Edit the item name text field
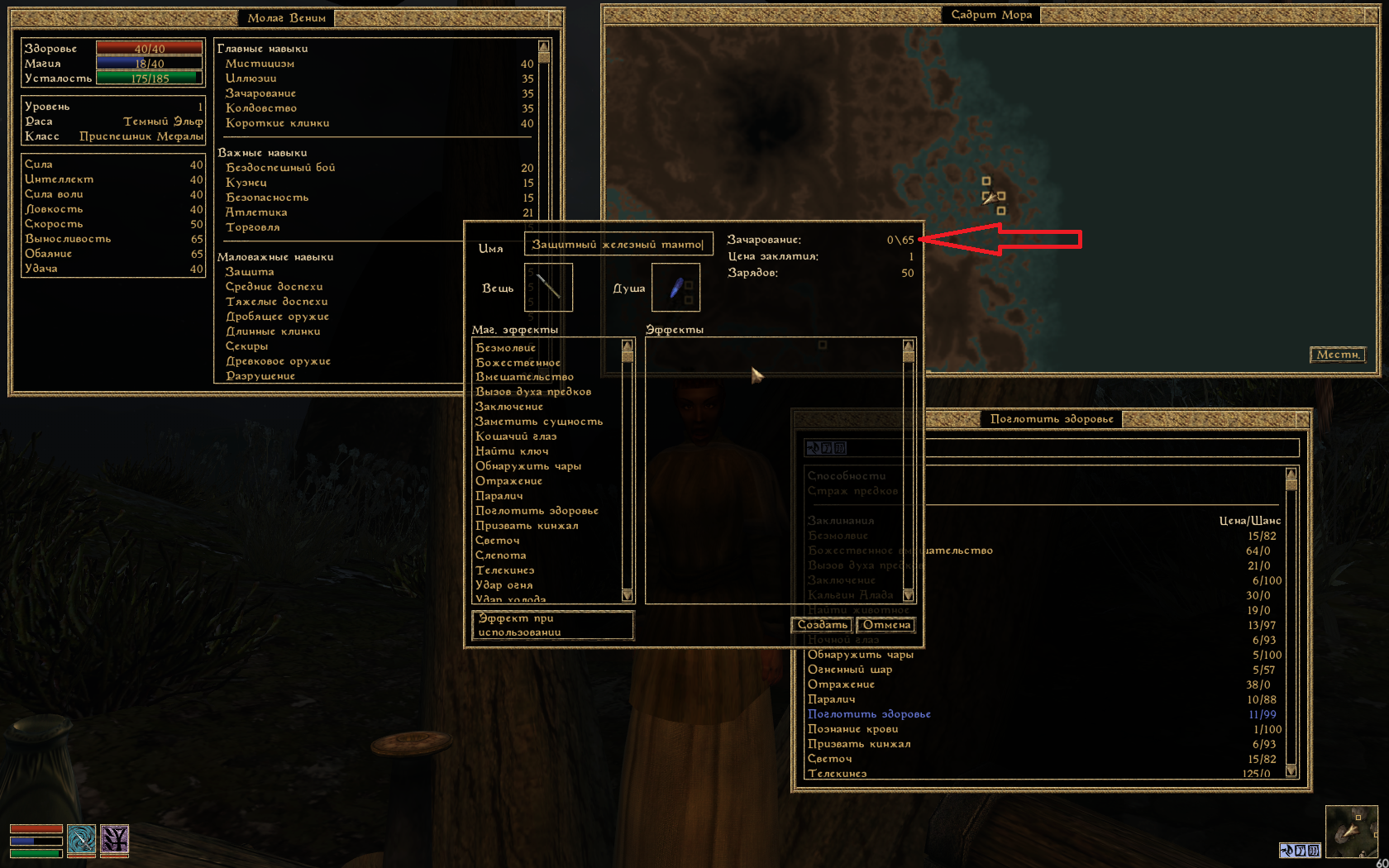Image resolution: width=1389 pixels, height=868 pixels. [618, 245]
